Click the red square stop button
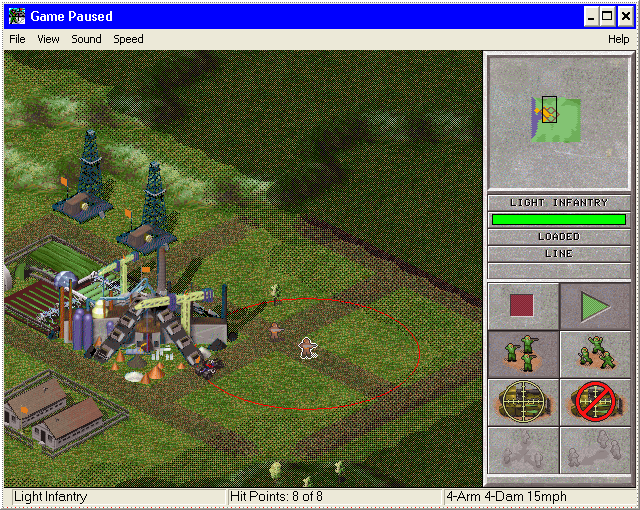 pos(523,306)
